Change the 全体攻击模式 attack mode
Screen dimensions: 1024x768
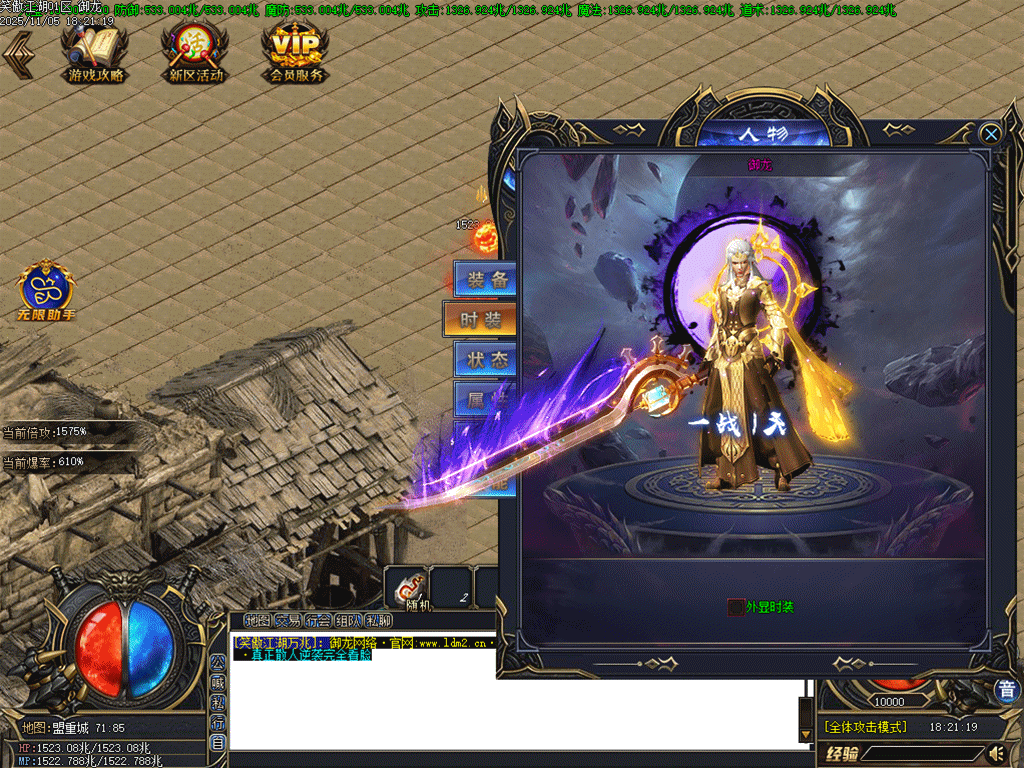pos(864,727)
